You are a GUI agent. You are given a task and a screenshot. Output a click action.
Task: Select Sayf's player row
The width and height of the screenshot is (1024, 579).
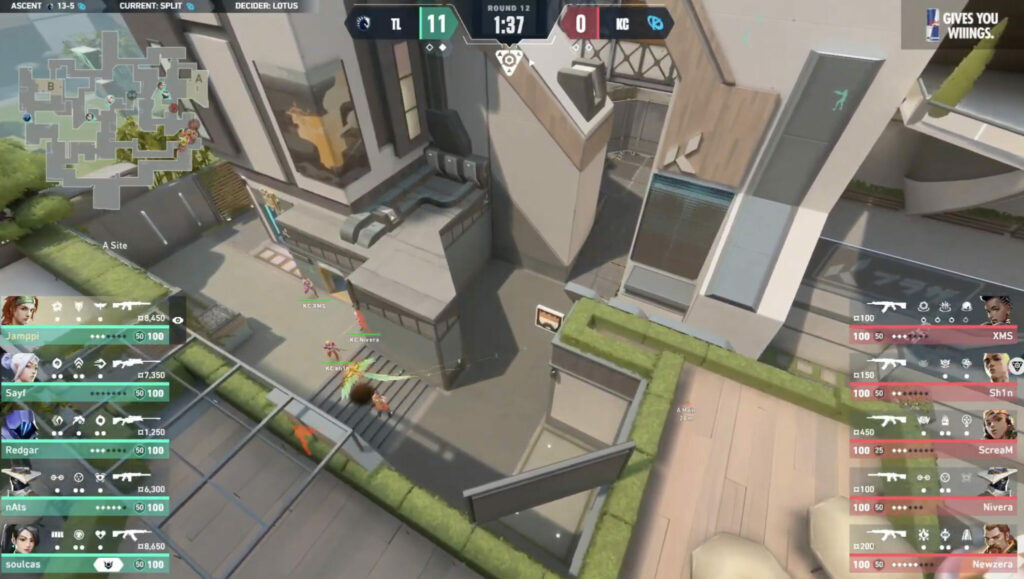[x=85, y=378]
